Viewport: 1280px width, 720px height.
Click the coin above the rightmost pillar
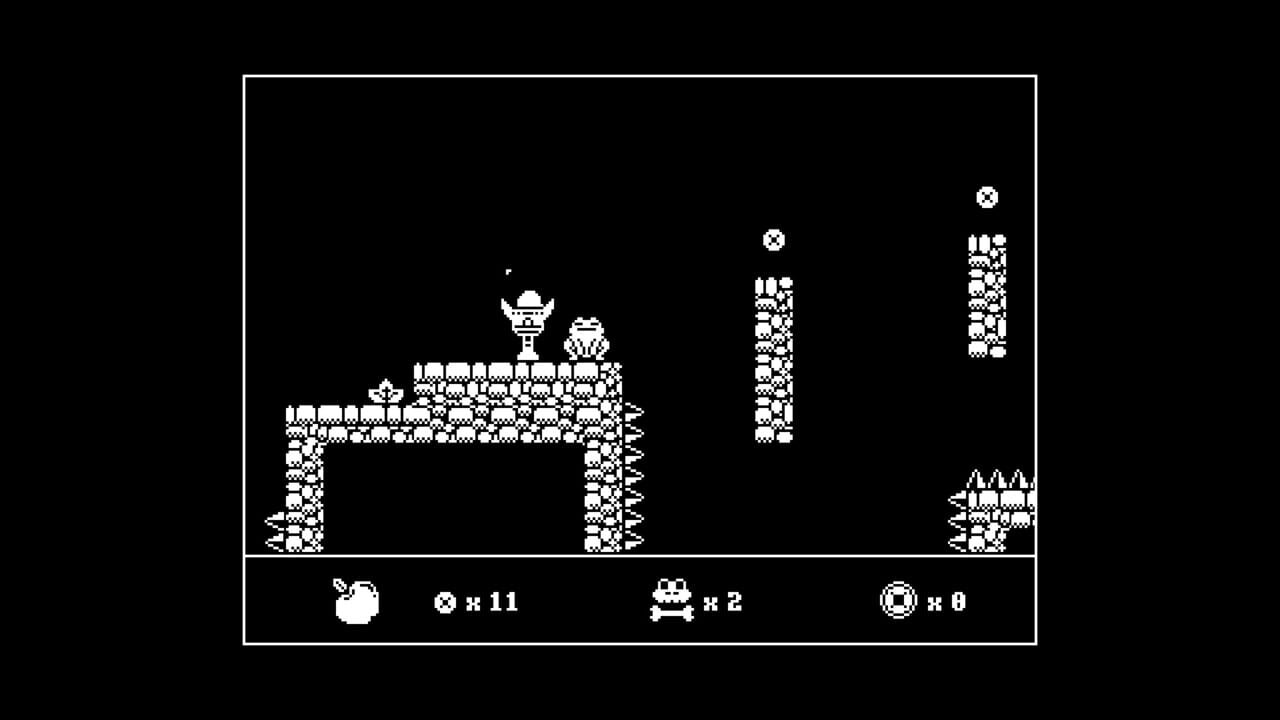pyautogui.click(x=985, y=197)
